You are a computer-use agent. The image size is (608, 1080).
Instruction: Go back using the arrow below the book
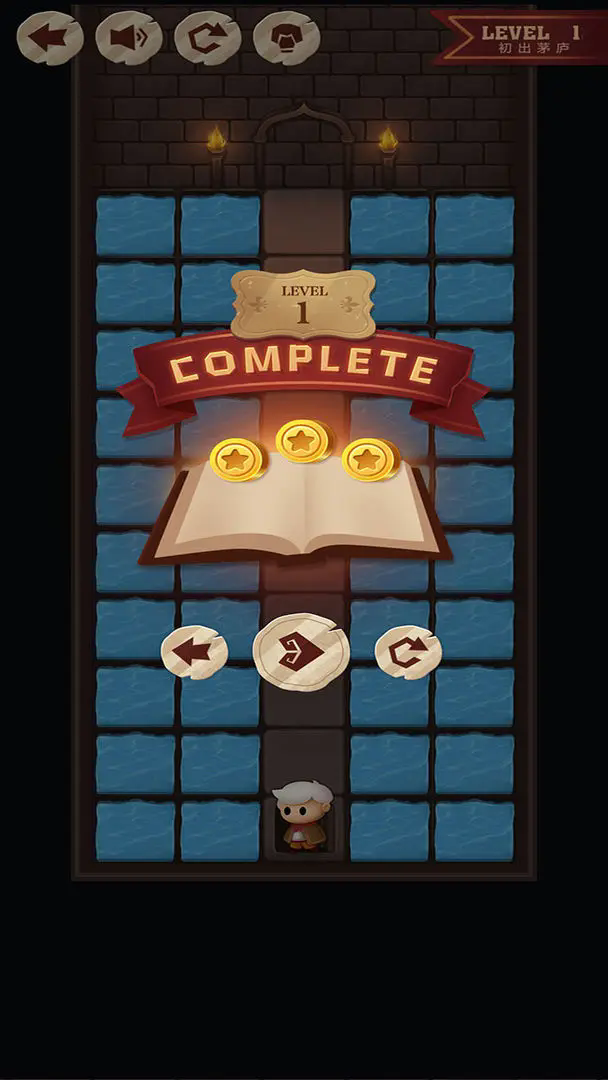(x=194, y=652)
